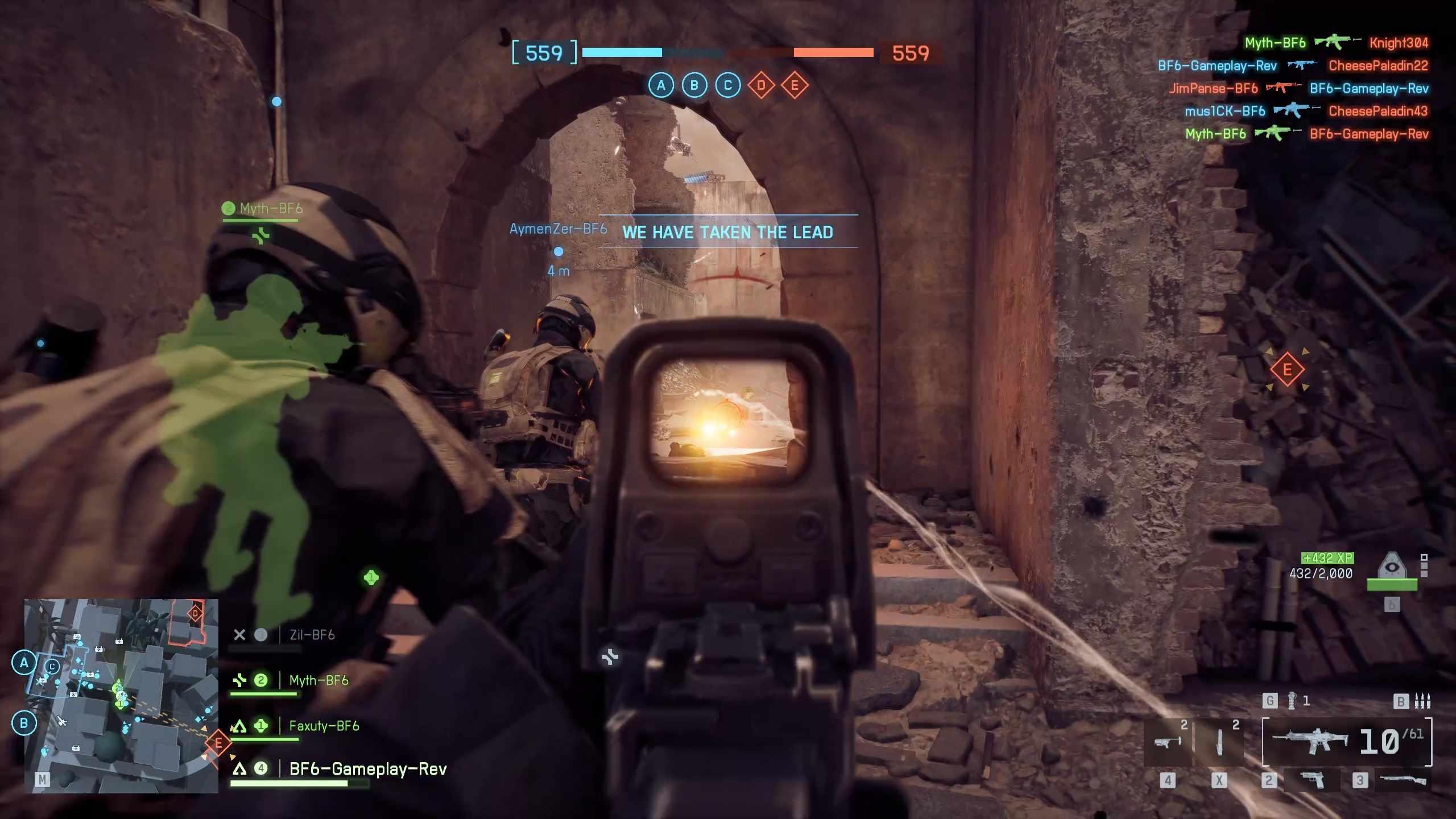The width and height of the screenshot is (1456, 819).
Task: Select the launcher gadget slot
Action: tap(1167, 742)
